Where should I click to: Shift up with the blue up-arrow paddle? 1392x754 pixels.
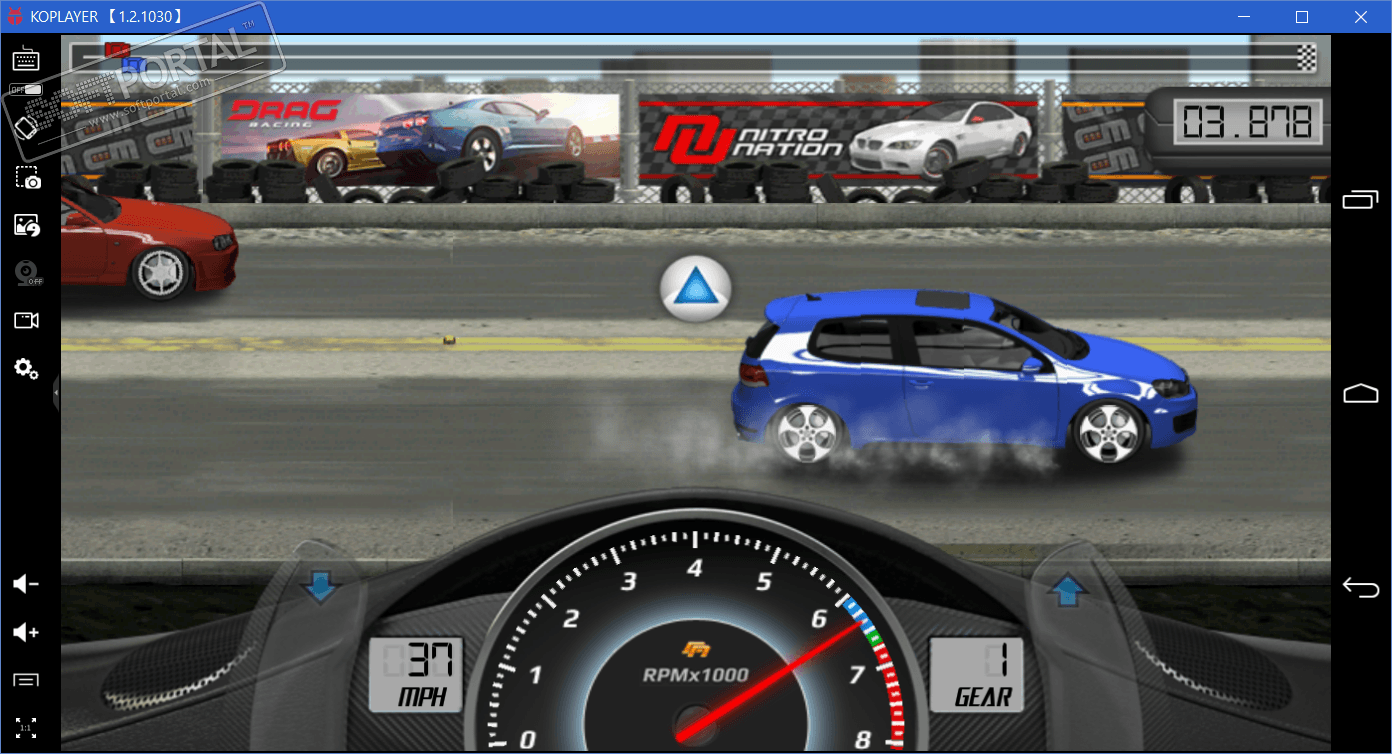click(x=1067, y=592)
